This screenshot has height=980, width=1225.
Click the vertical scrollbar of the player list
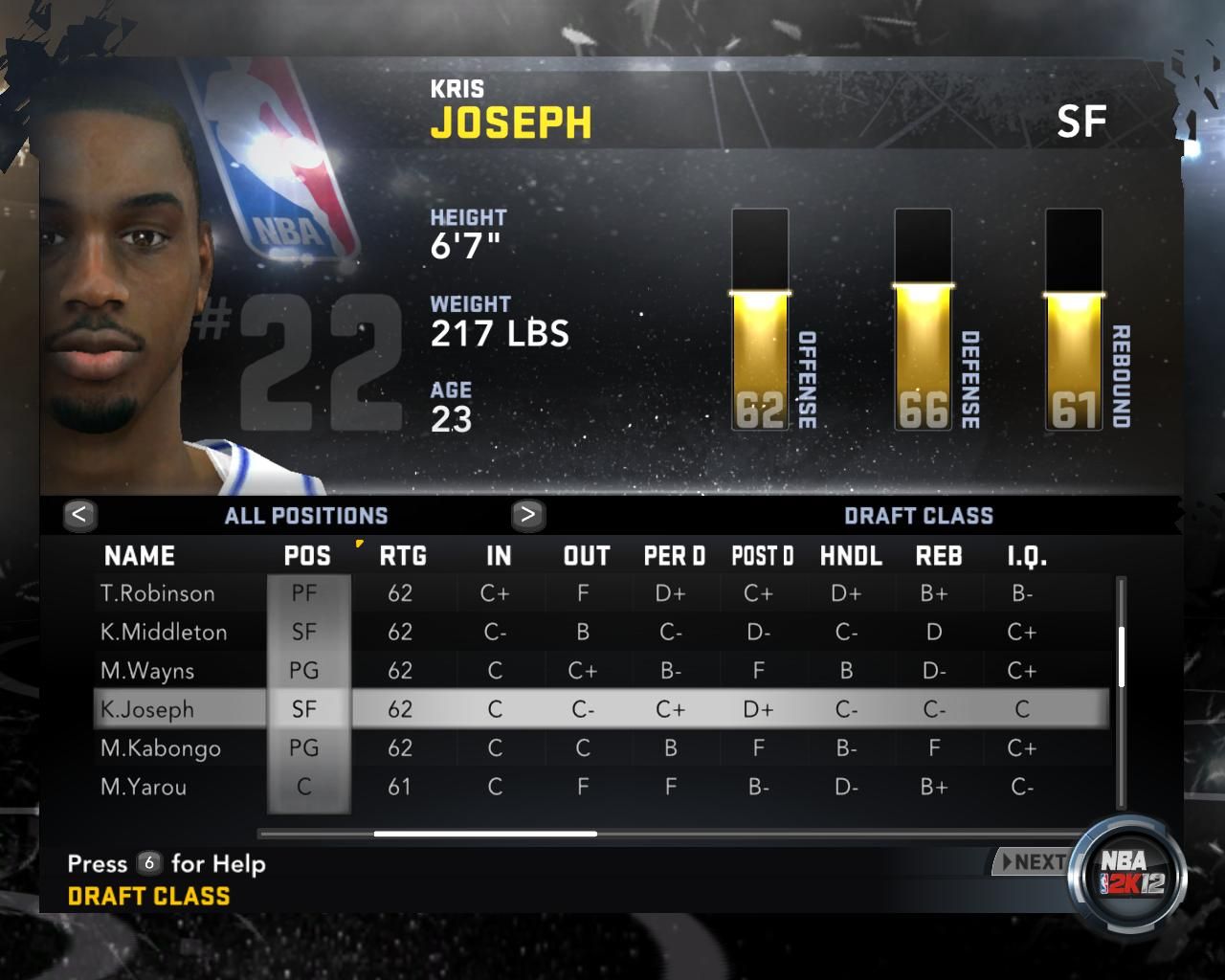pyautogui.click(x=1122, y=657)
